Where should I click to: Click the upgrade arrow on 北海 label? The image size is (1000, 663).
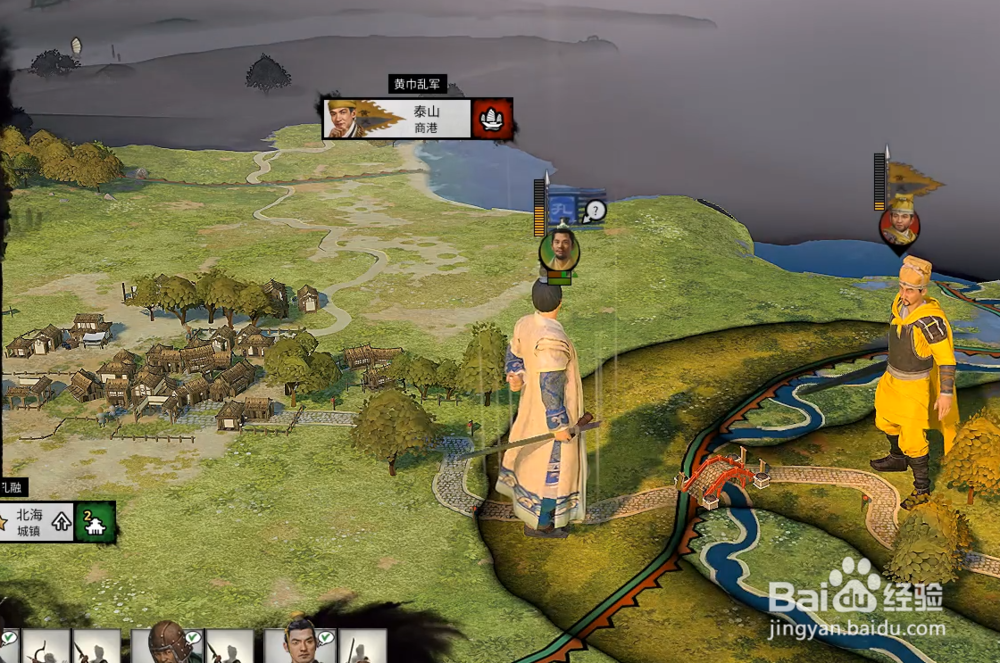62,521
